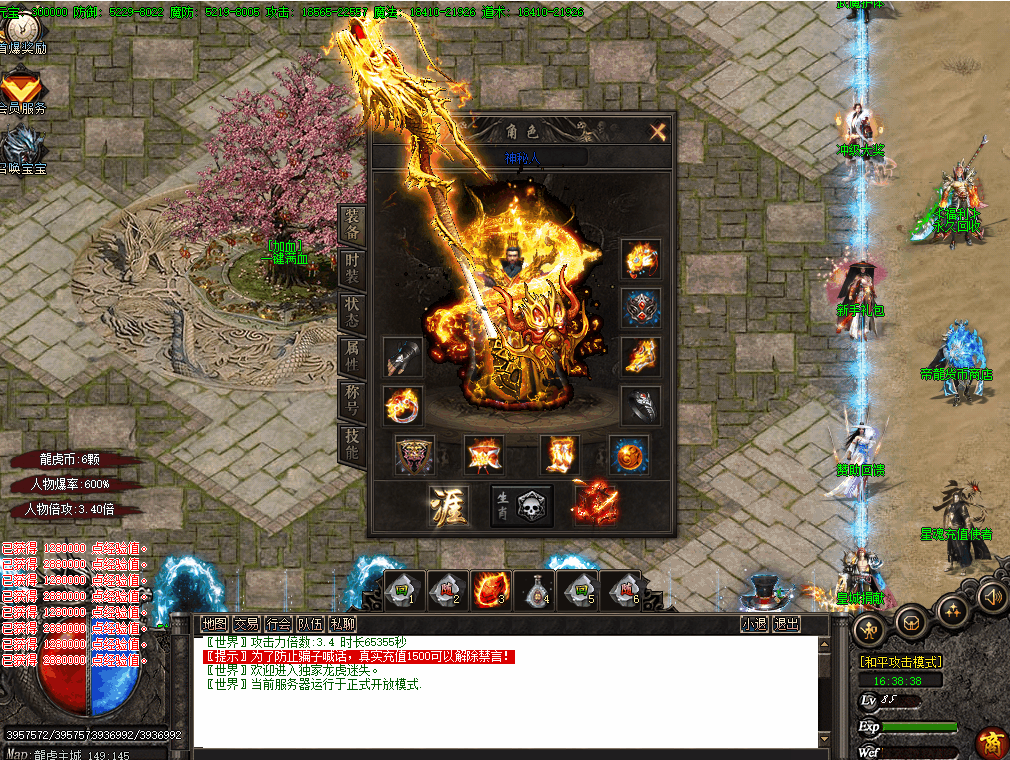The width and height of the screenshot is (1010, 760).
Task: Switch to the 技能 skills tab
Action: [x=352, y=441]
